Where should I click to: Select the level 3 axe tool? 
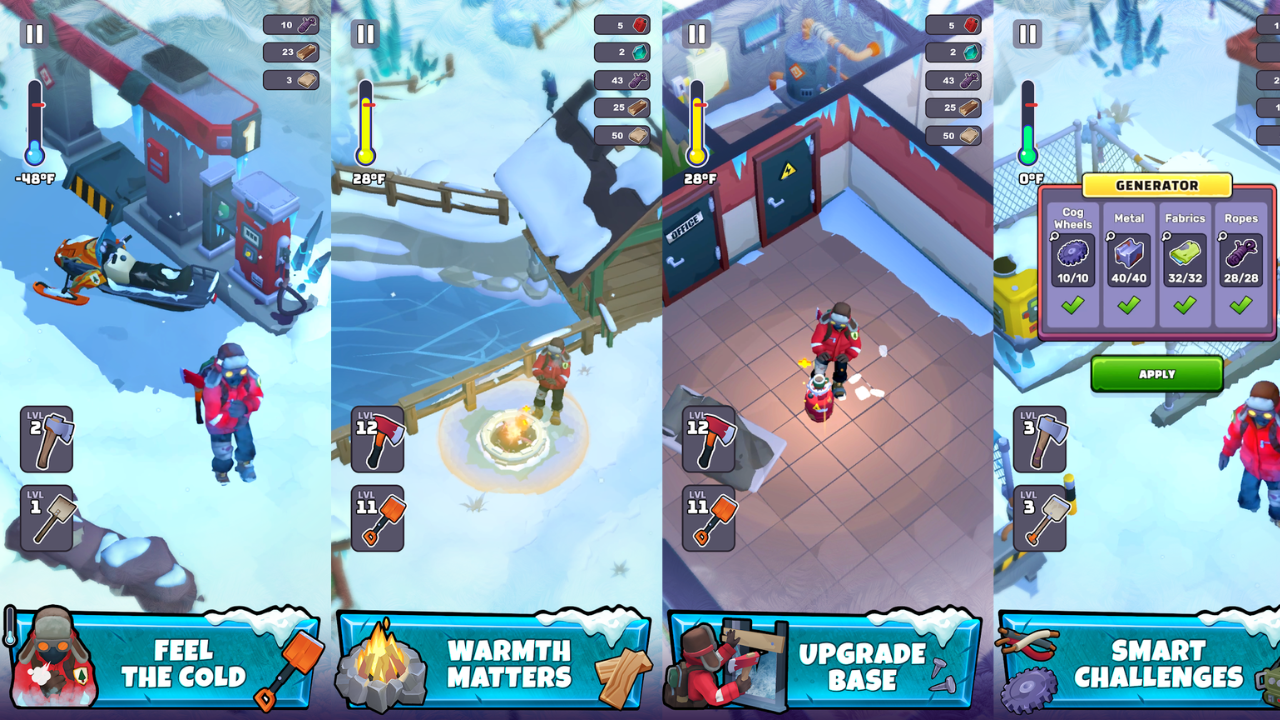coord(1039,439)
